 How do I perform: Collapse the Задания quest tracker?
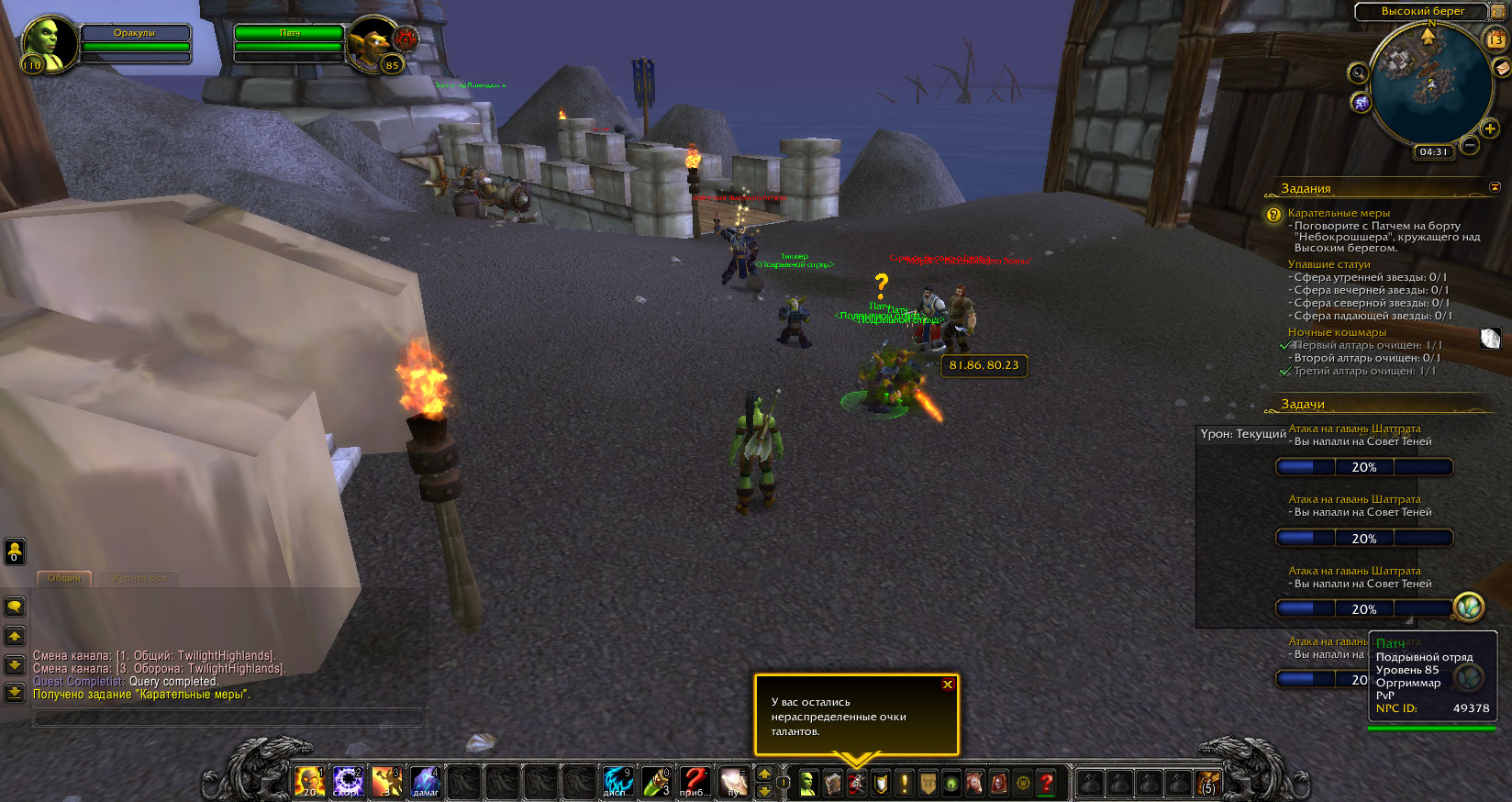coord(1495,187)
